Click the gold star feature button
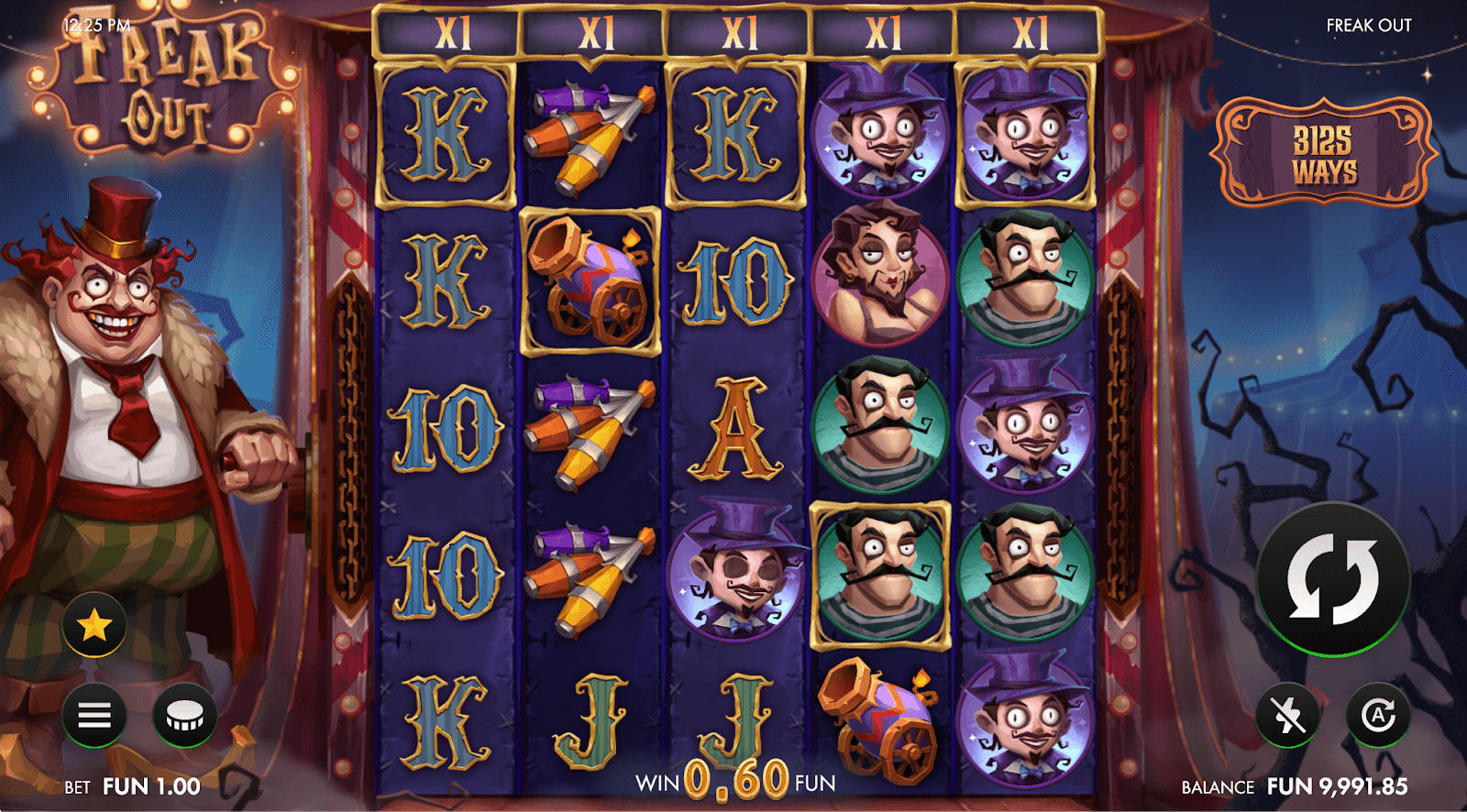The image size is (1467, 812). pos(94,626)
